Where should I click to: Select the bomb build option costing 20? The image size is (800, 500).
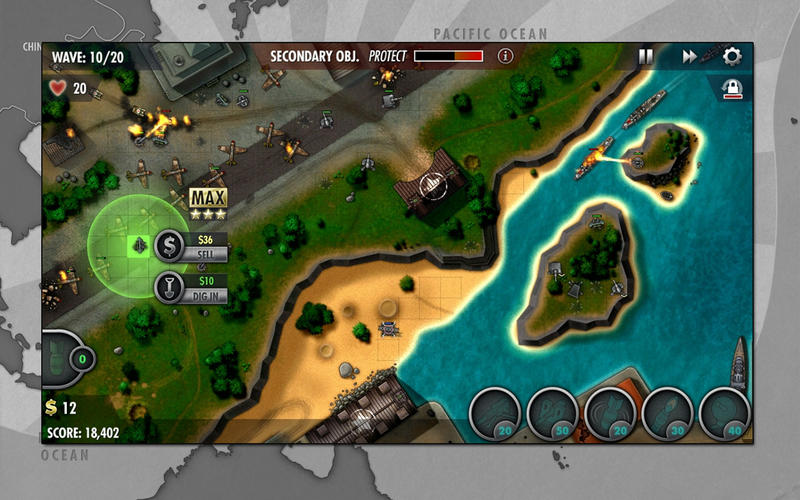coord(611,412)
